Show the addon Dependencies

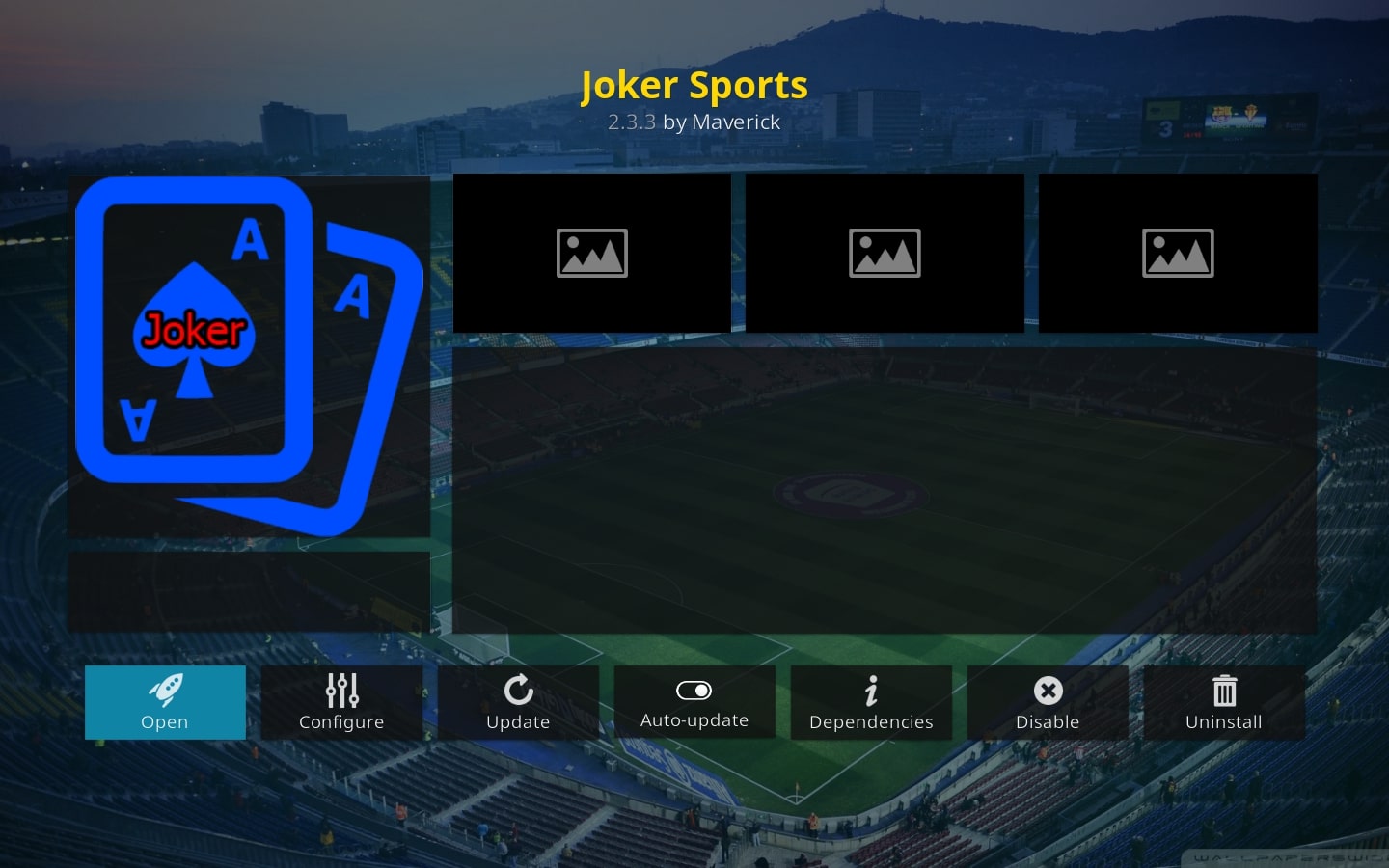[871, 702]
